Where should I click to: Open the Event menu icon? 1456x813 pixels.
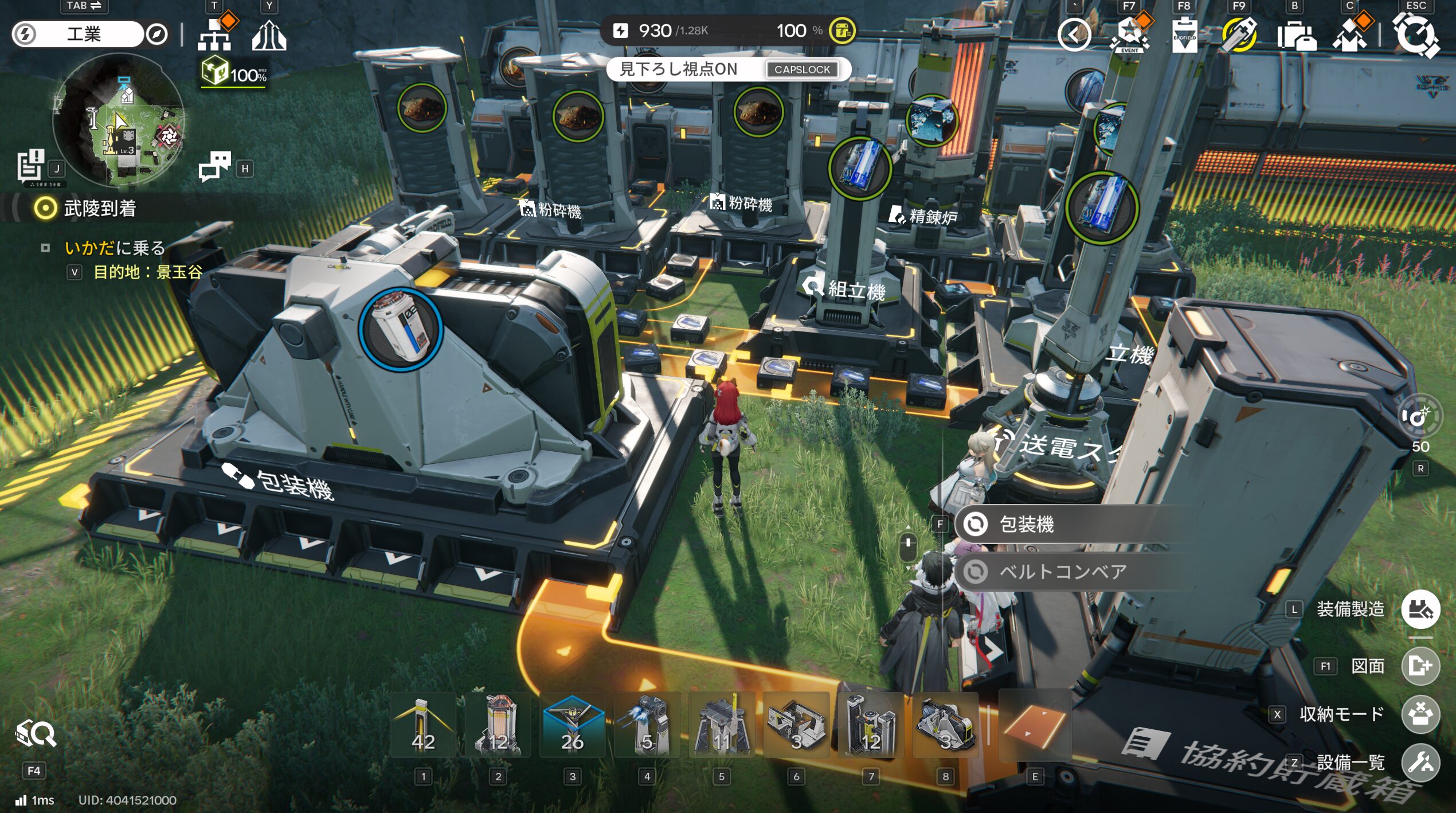(1129, 34)
